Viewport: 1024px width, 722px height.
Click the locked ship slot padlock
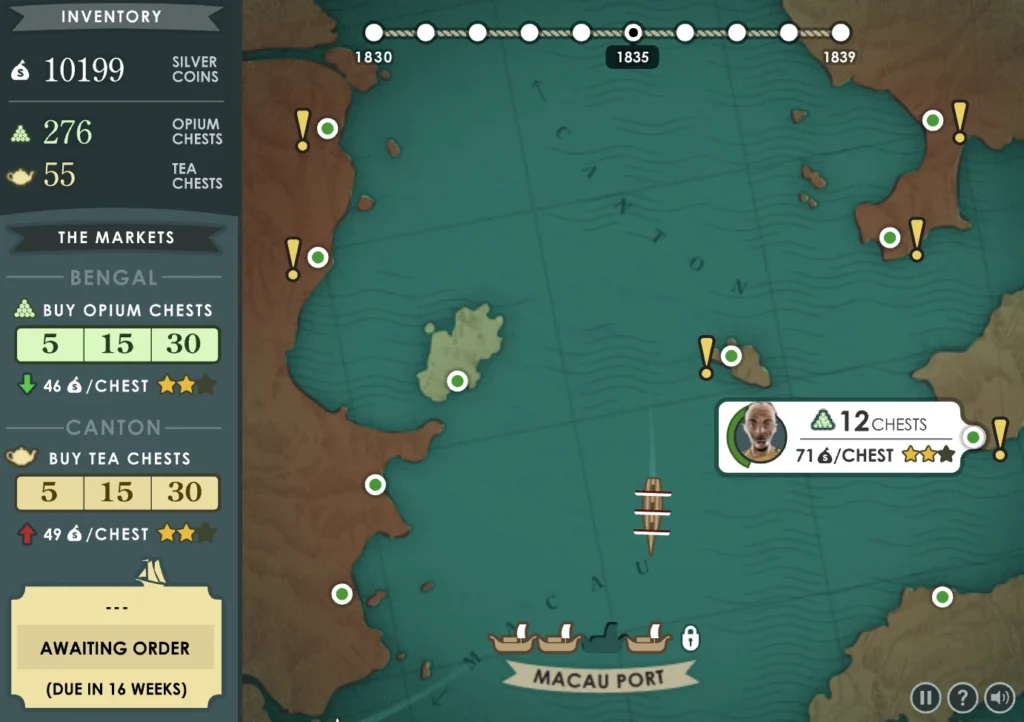[x=690, y=637]
